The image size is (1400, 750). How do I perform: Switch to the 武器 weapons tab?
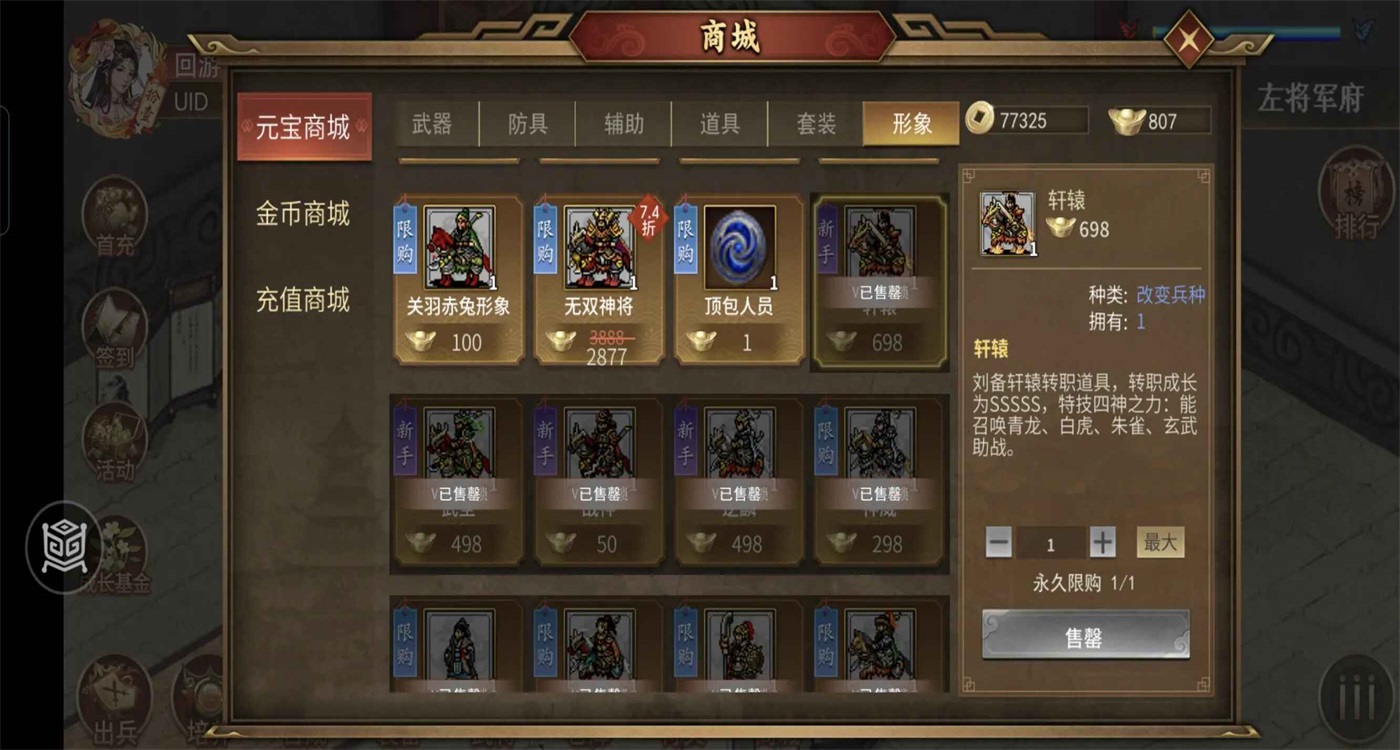434,124
